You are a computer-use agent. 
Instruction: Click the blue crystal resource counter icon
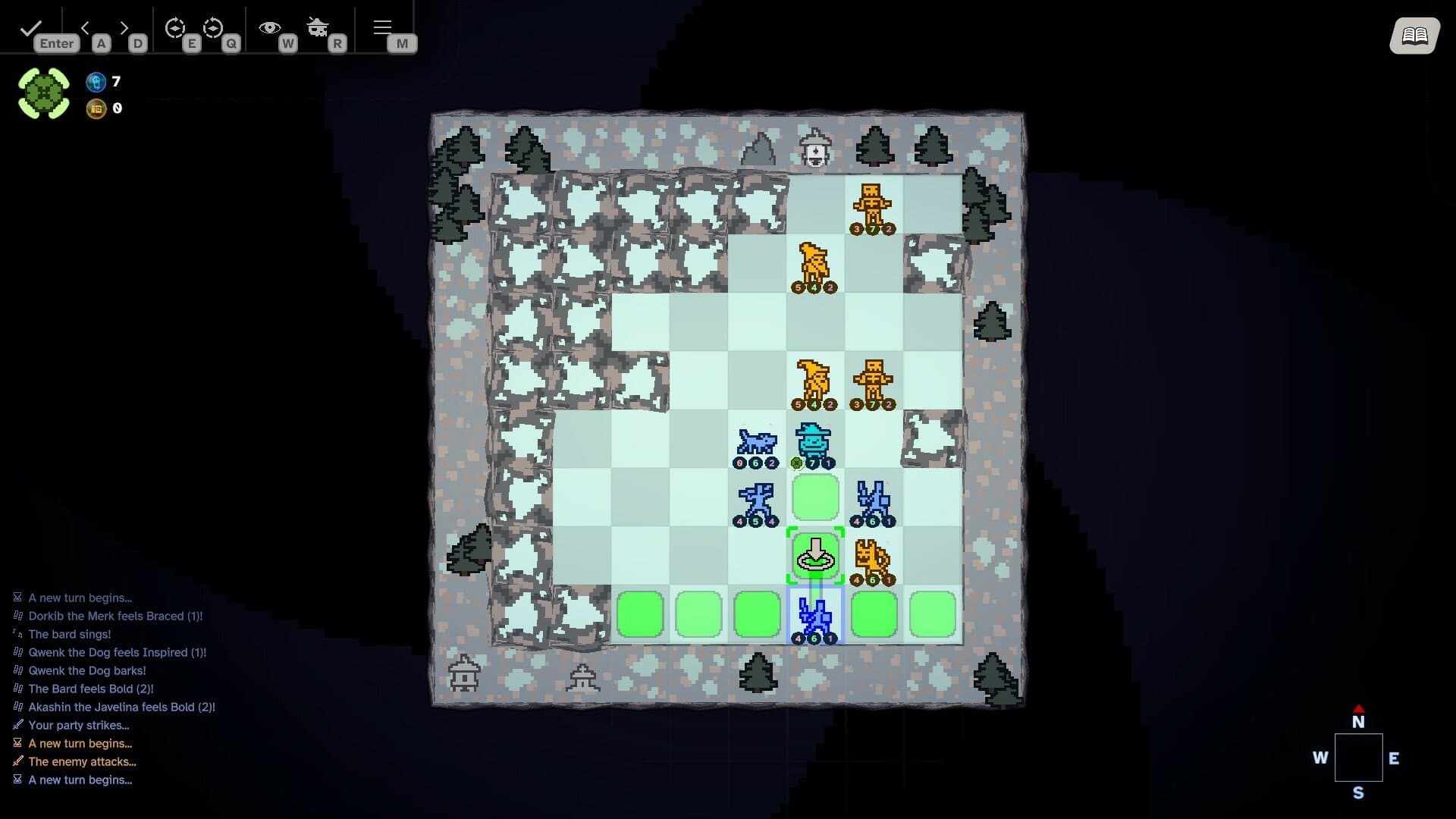pyautogui.click(x=96, y=82)
